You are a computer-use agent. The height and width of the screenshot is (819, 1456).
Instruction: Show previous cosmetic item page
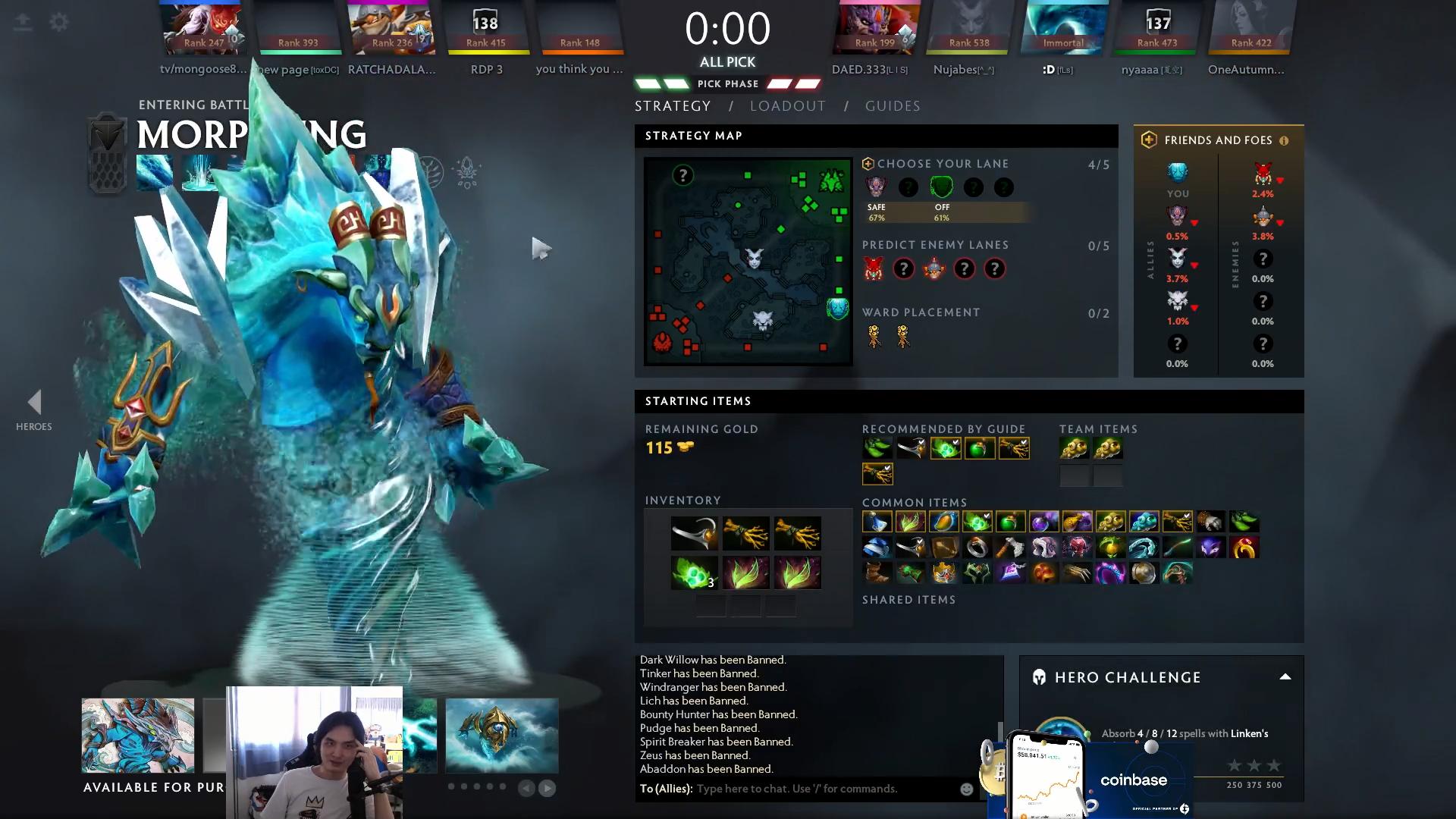[526, 789]
